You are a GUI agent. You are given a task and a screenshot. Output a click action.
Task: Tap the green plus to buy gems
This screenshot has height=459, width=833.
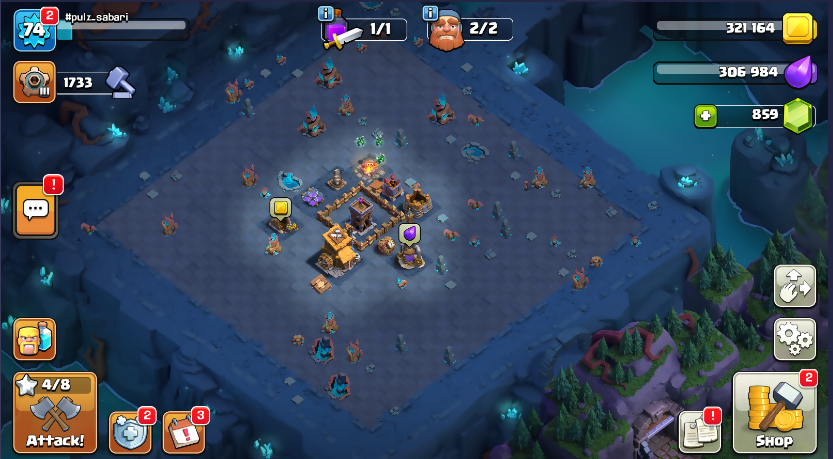[x=707, y=116]
